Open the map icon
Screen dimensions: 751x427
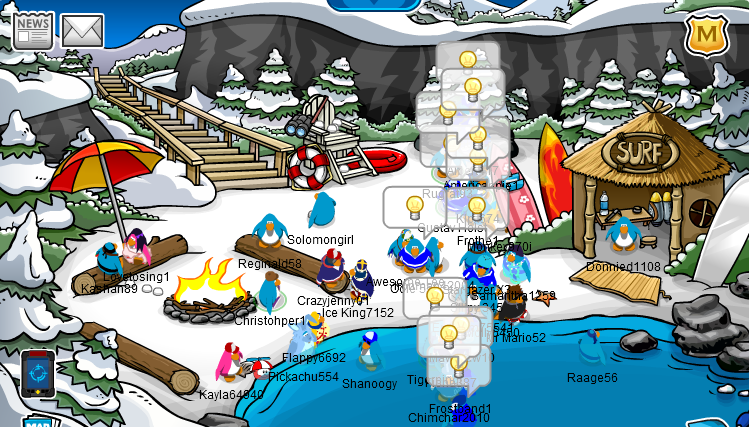pyautogui.click(x=37, y=420)
